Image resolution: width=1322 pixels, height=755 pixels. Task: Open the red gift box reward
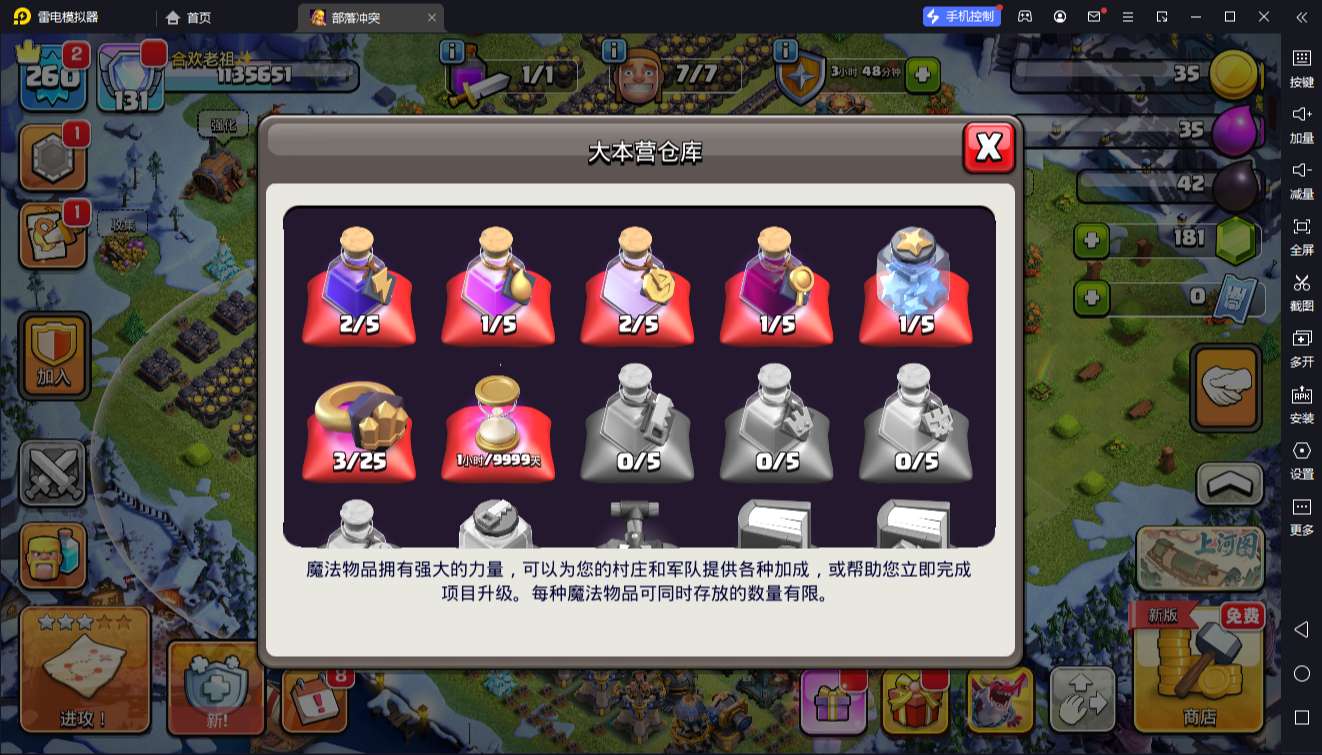click(915, 700)
